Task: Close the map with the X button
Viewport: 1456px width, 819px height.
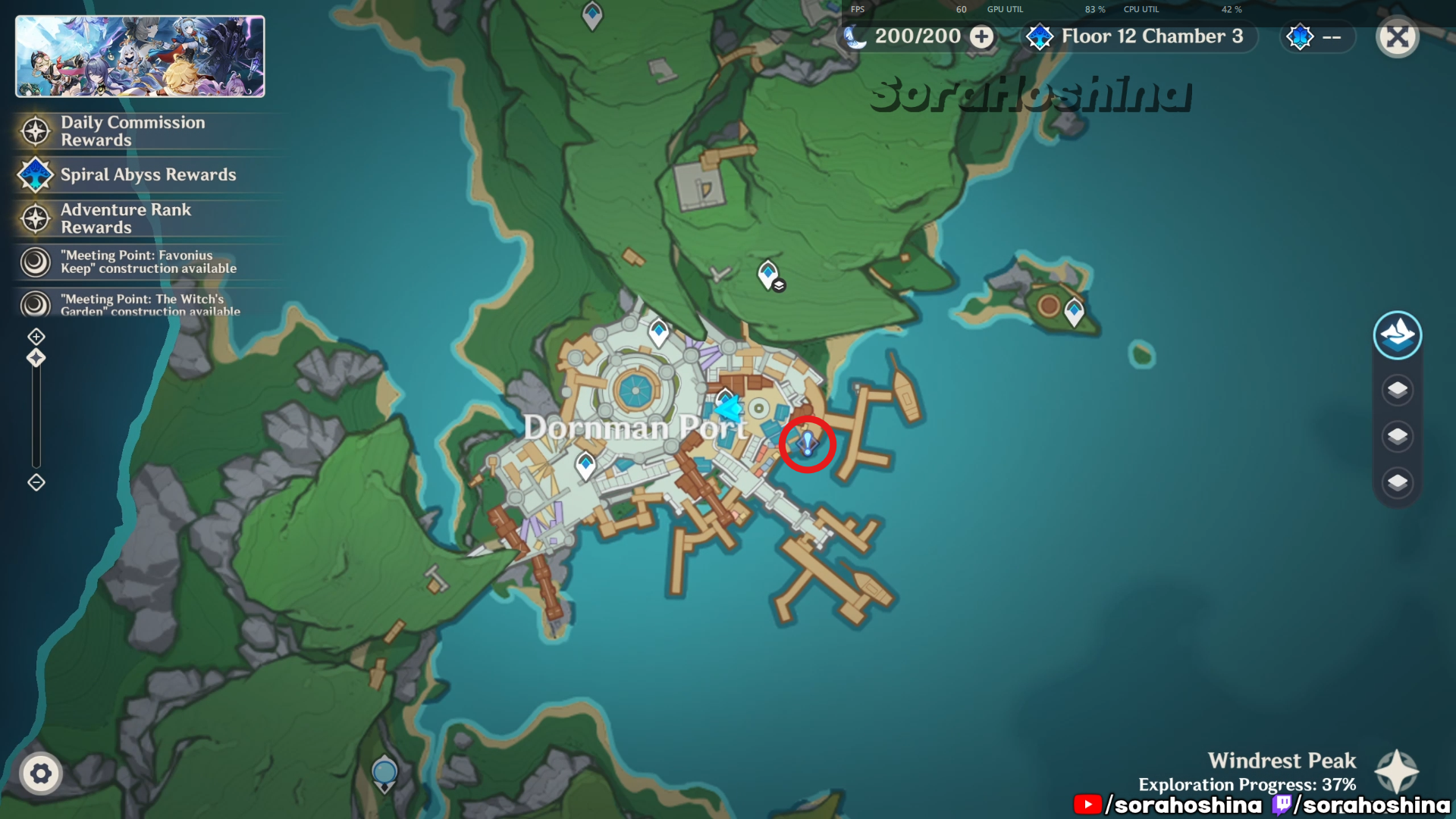Action: click(1397, 37)
